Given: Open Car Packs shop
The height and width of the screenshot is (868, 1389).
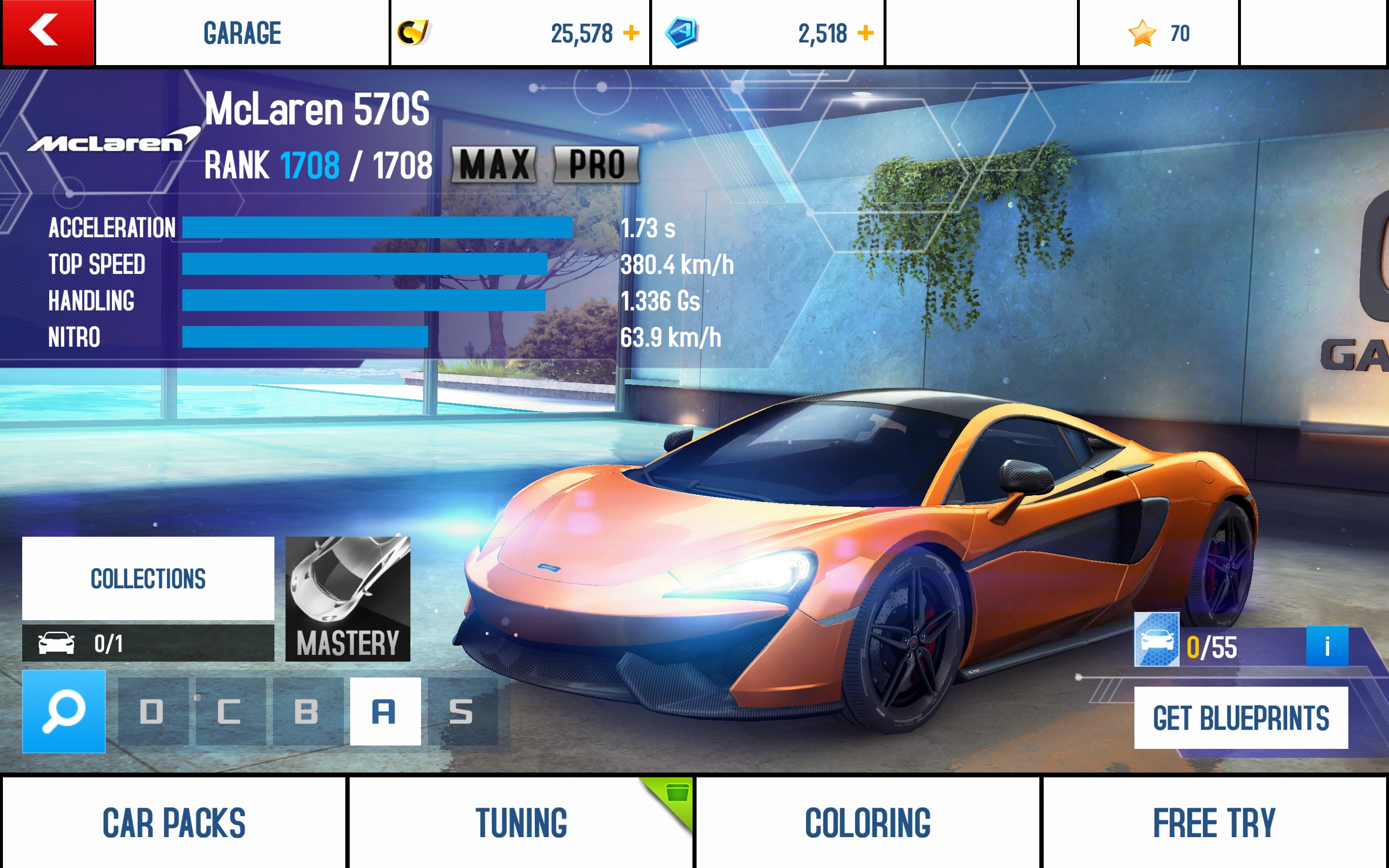Looking at the screenshot, I should (x=174, y=822).
